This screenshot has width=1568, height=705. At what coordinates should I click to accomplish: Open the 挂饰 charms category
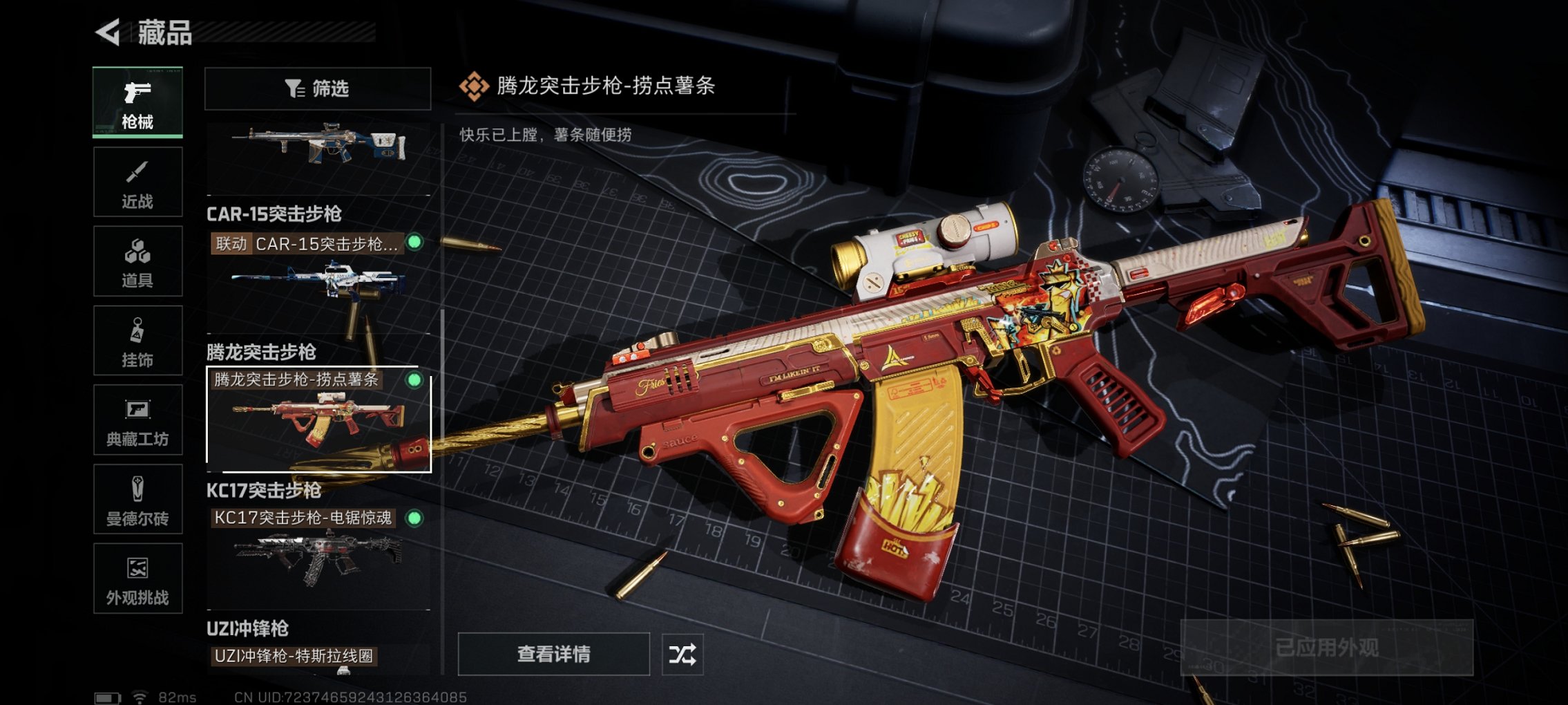click(x=137, y=340)
